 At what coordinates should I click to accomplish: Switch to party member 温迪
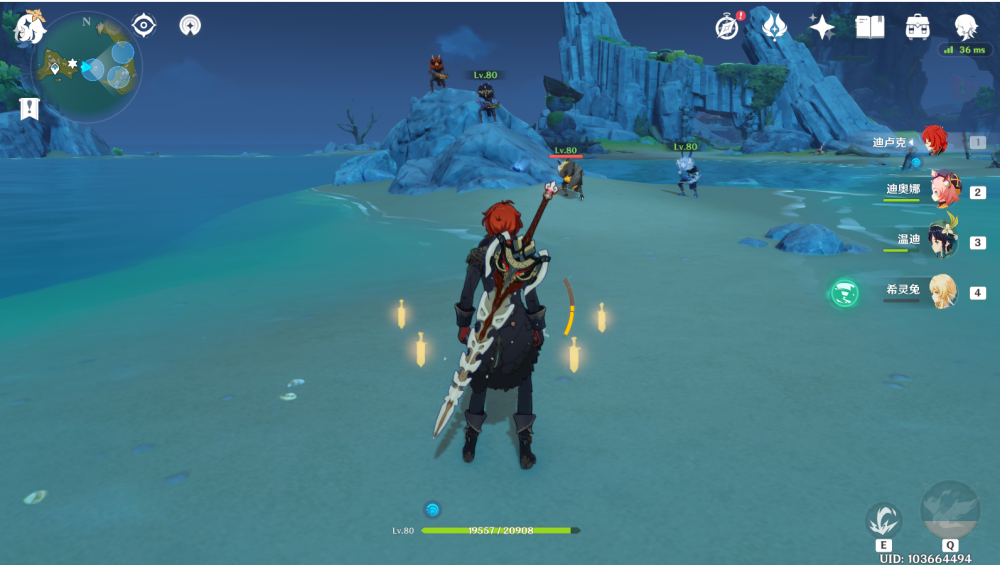click(x=942, y=240)
